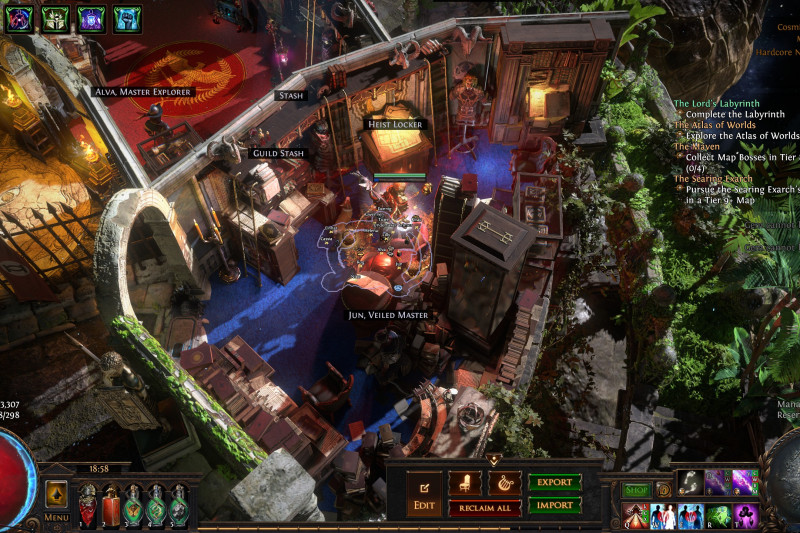Select the footprint move skill icon
800x533 pixels.
click(x=691, y=482)
